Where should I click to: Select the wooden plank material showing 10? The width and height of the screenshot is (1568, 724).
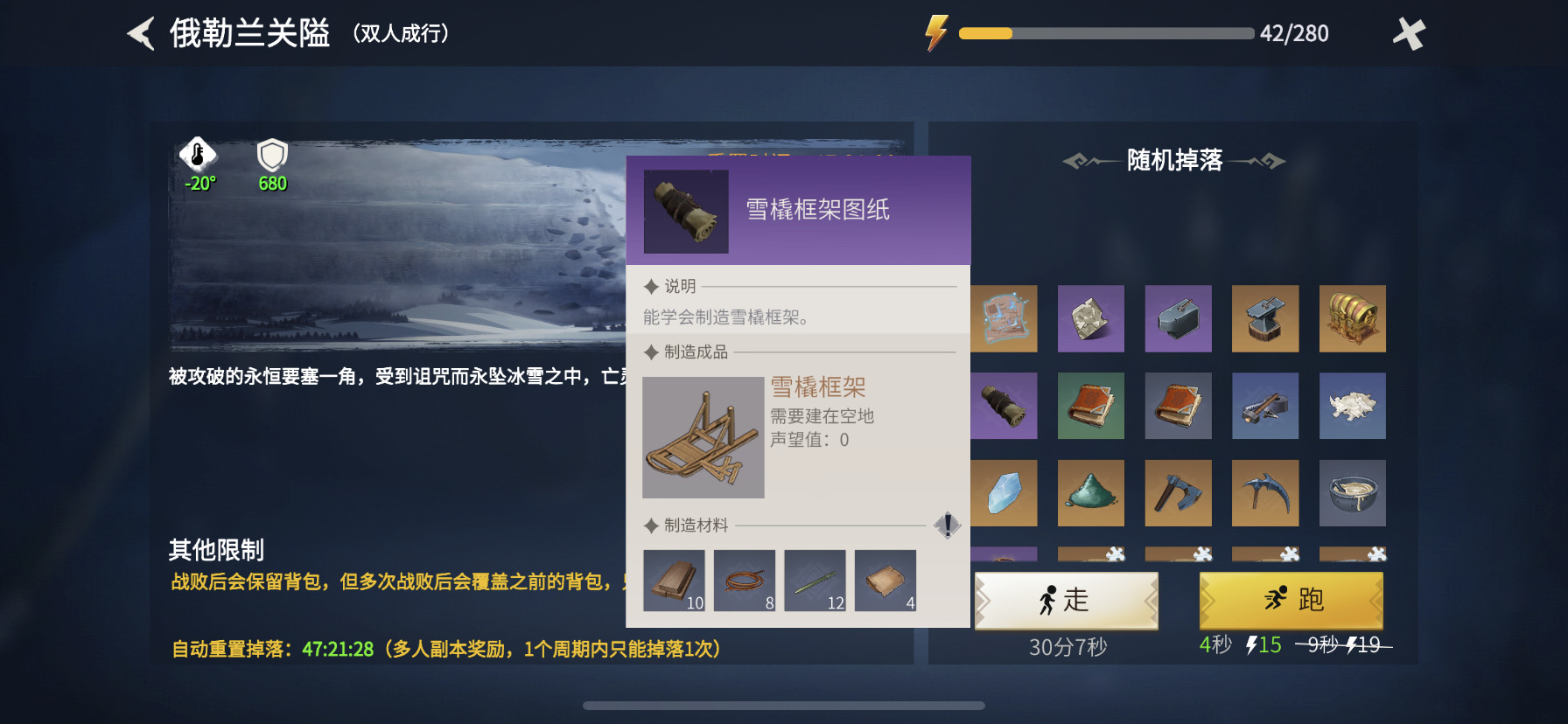(x=675, y=581)
